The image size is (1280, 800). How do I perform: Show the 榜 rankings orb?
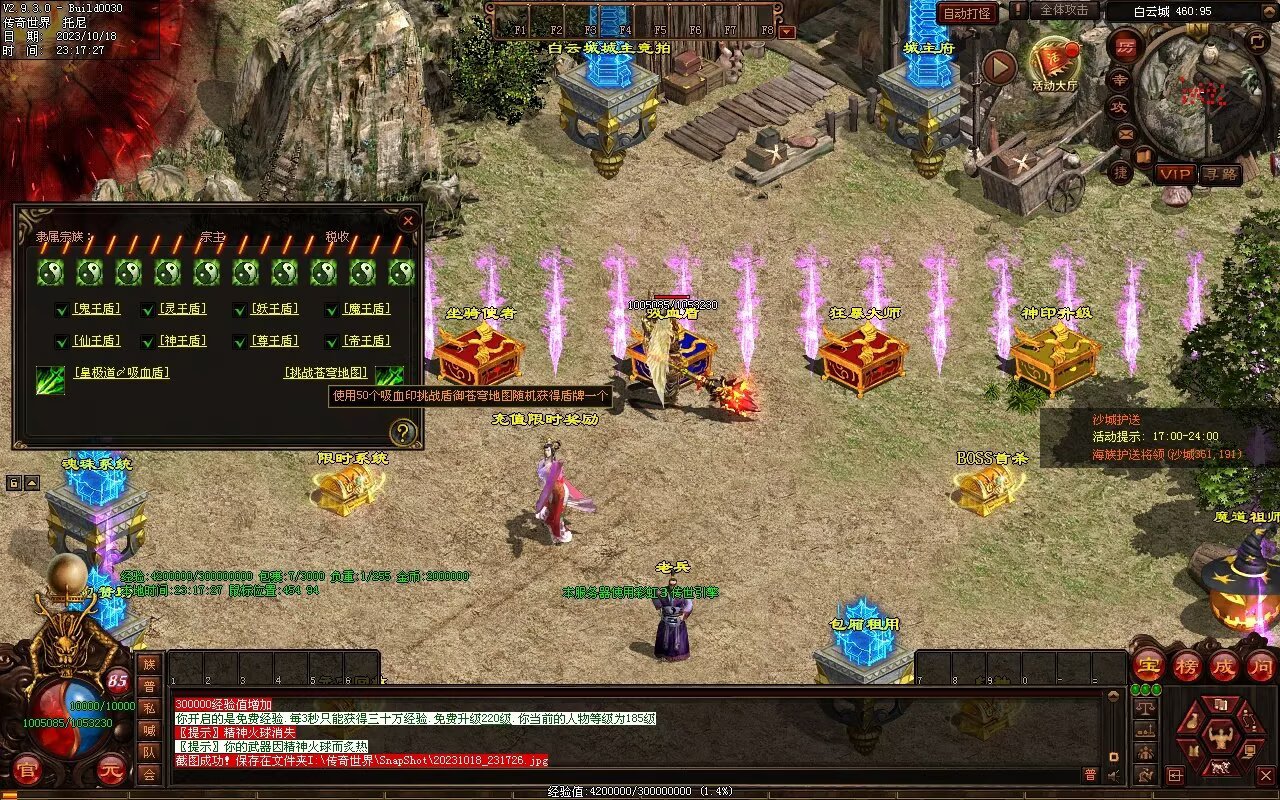[x=1186, y=665]
